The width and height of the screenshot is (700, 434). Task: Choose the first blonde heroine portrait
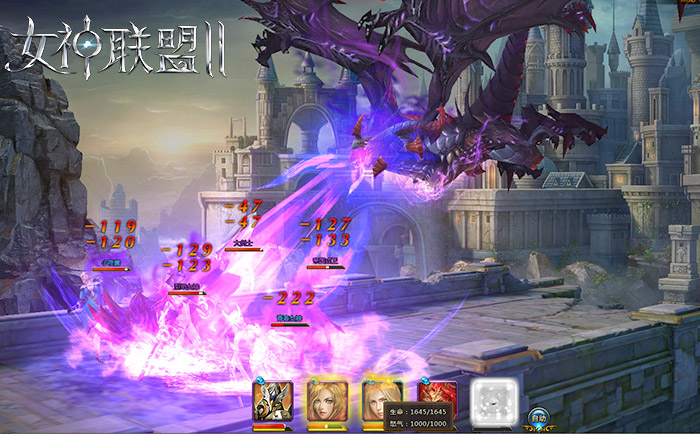pyautogui.click(x=327, y=402)
